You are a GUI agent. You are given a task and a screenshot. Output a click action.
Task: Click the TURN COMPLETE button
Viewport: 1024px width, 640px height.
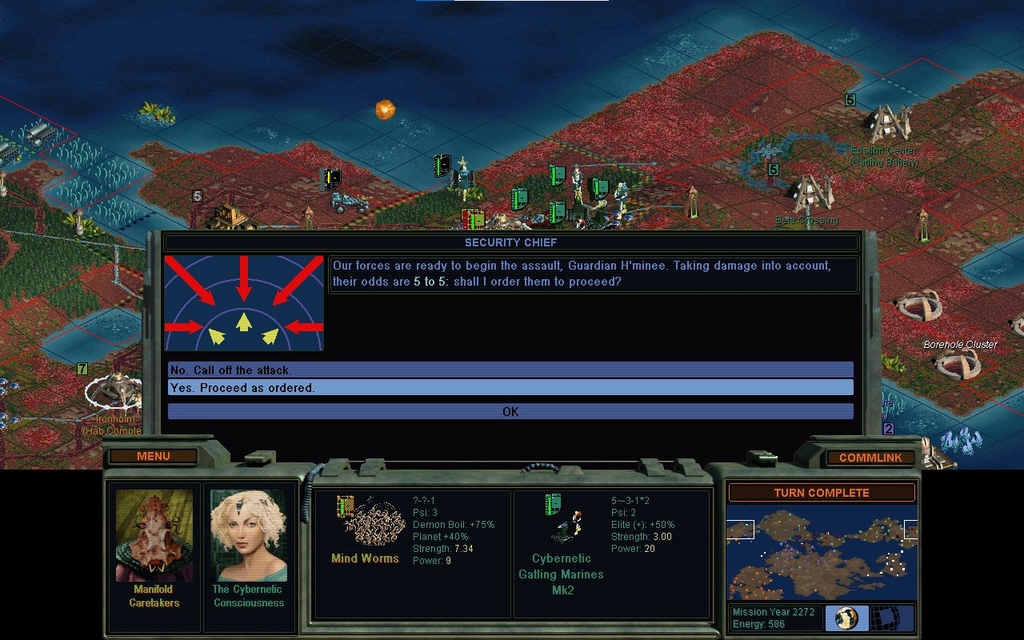point(821,492)
